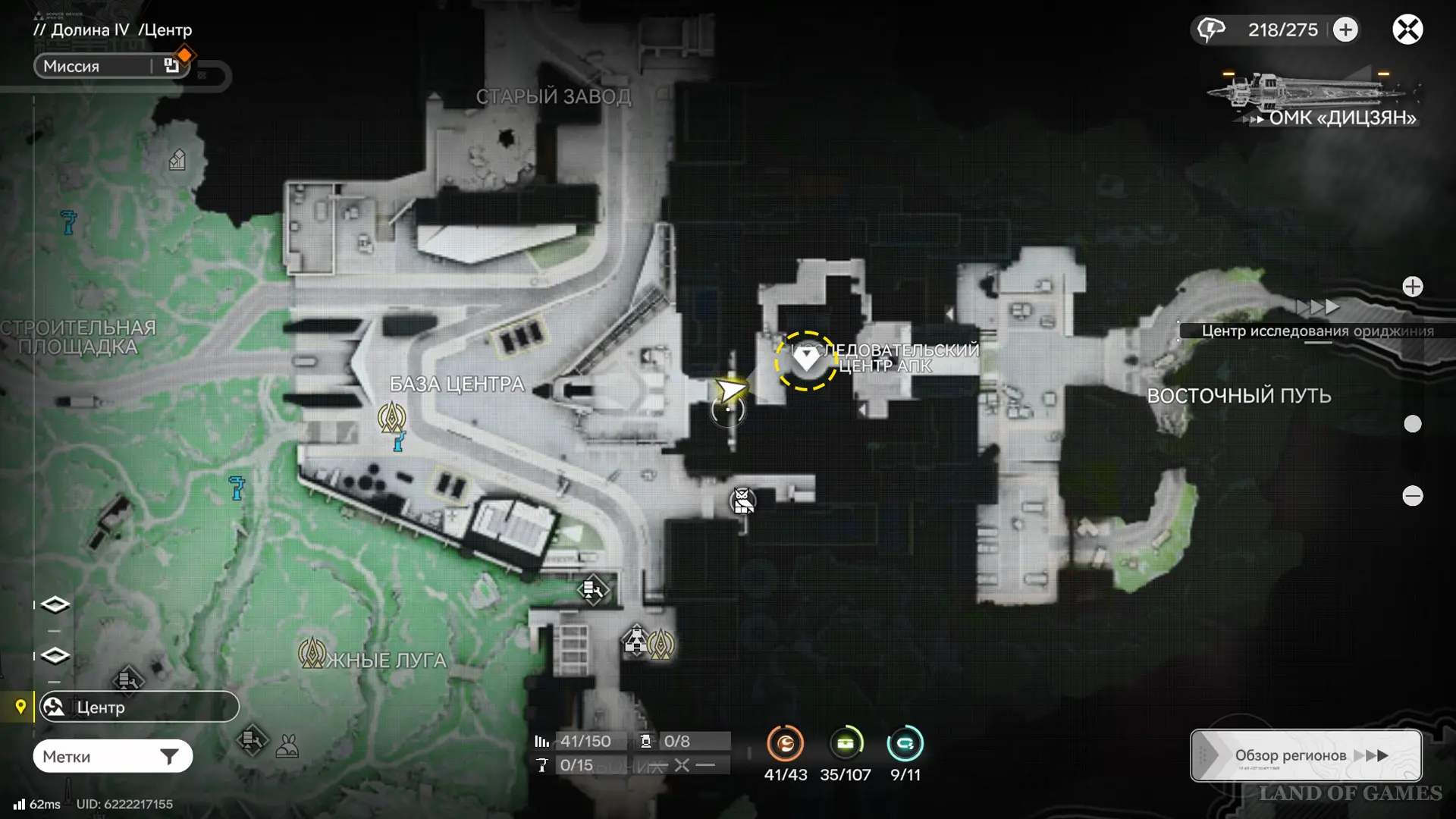Select the Центр area button

coord(139,707)
